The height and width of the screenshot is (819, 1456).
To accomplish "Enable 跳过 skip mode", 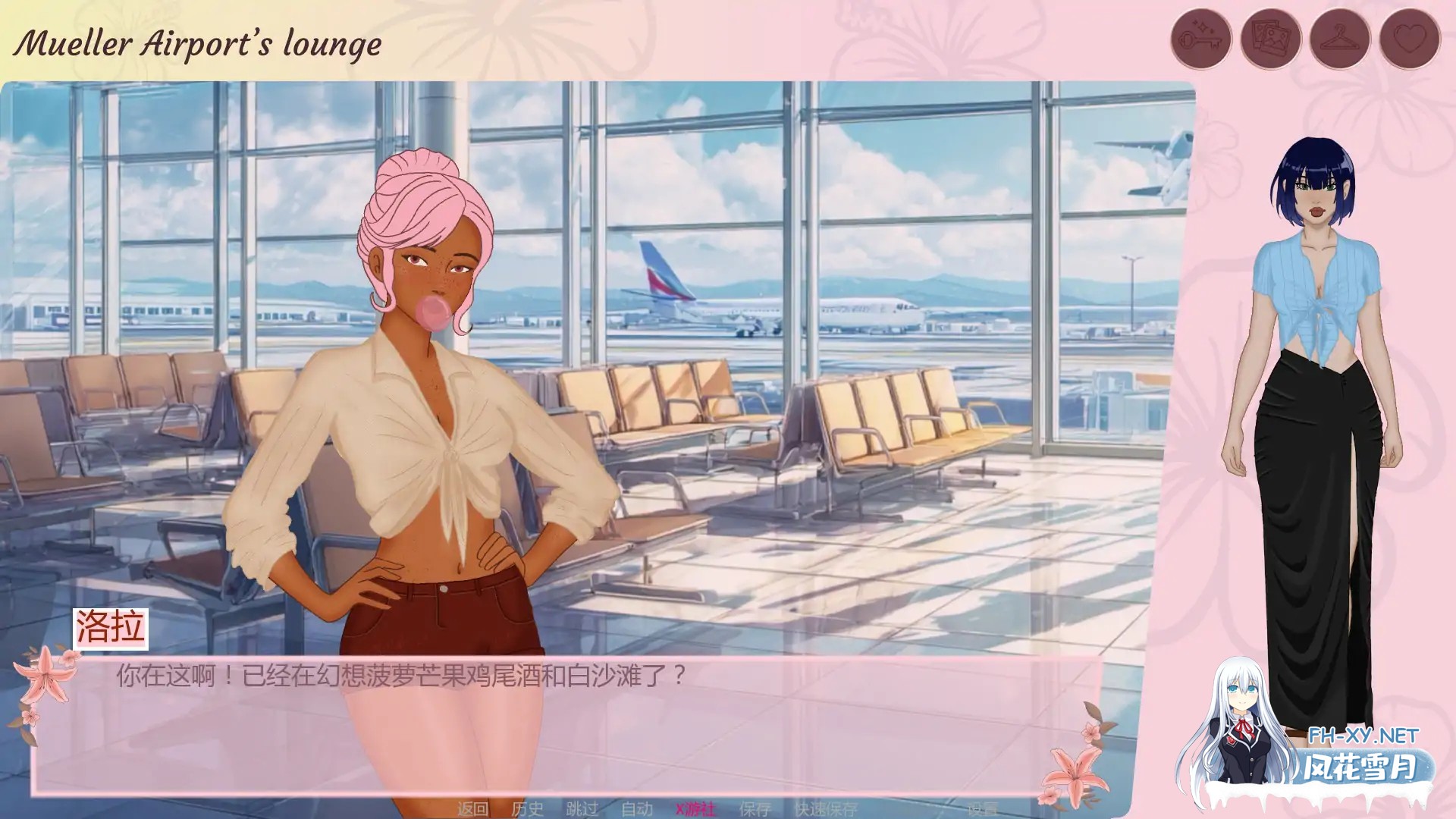I will pyautogui.click(x=582, y=808).
